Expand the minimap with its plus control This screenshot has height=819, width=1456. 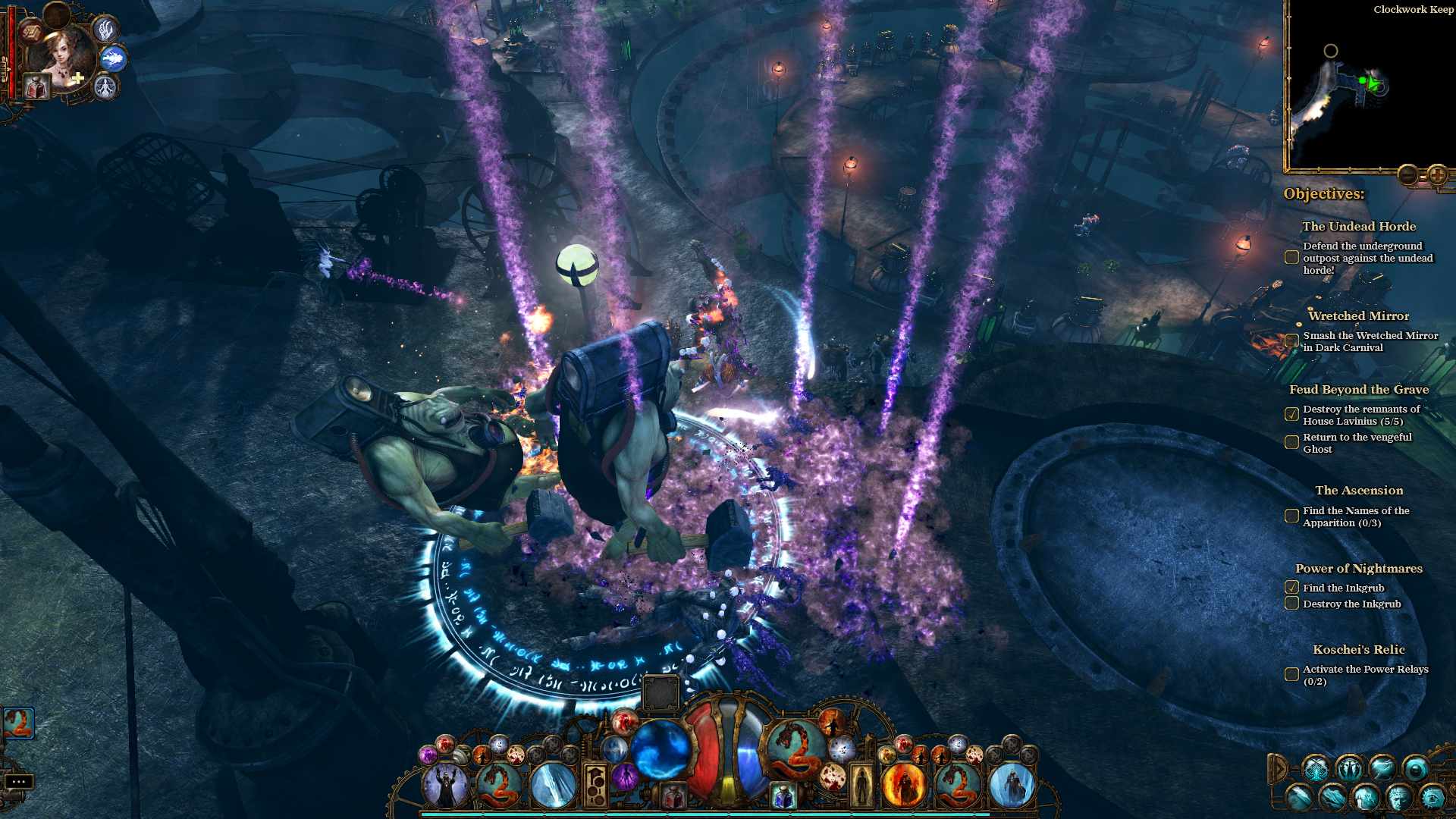[1437, 173]
